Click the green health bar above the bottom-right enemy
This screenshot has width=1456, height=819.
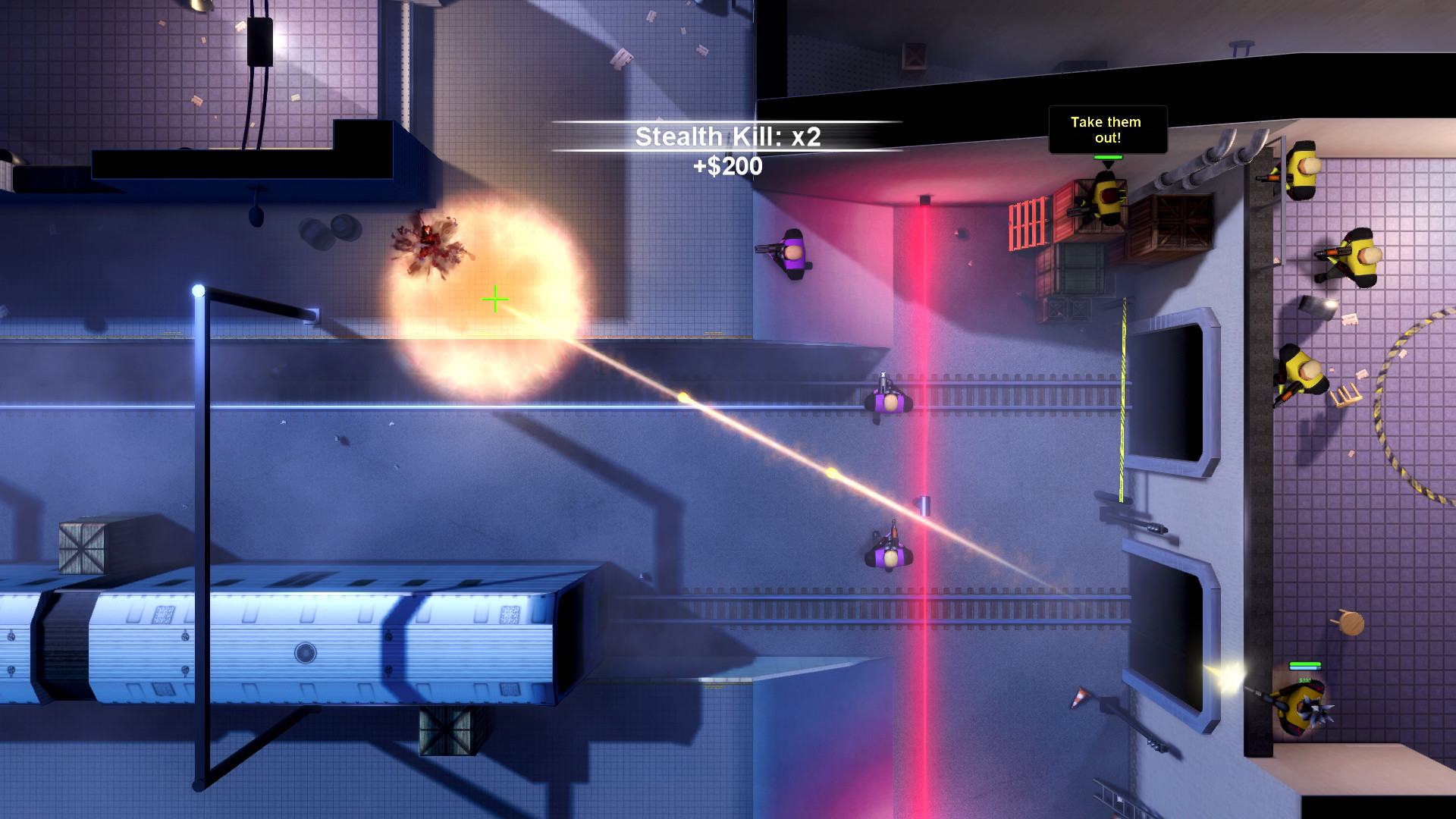click(1305, 664)
